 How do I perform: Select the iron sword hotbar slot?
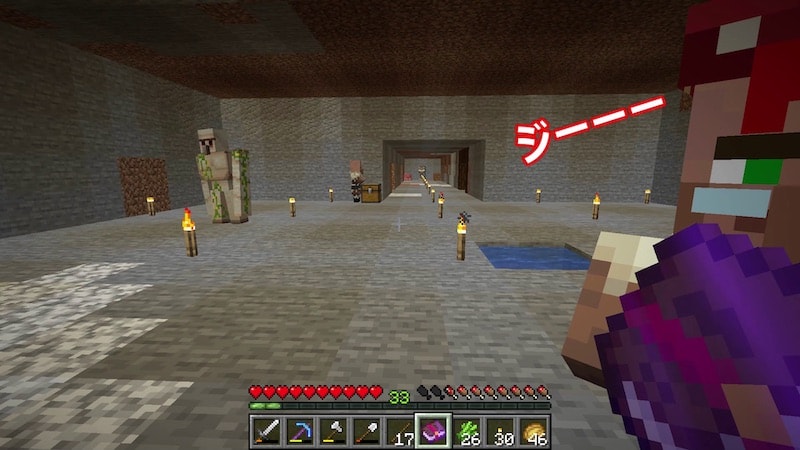coord(267,431)
